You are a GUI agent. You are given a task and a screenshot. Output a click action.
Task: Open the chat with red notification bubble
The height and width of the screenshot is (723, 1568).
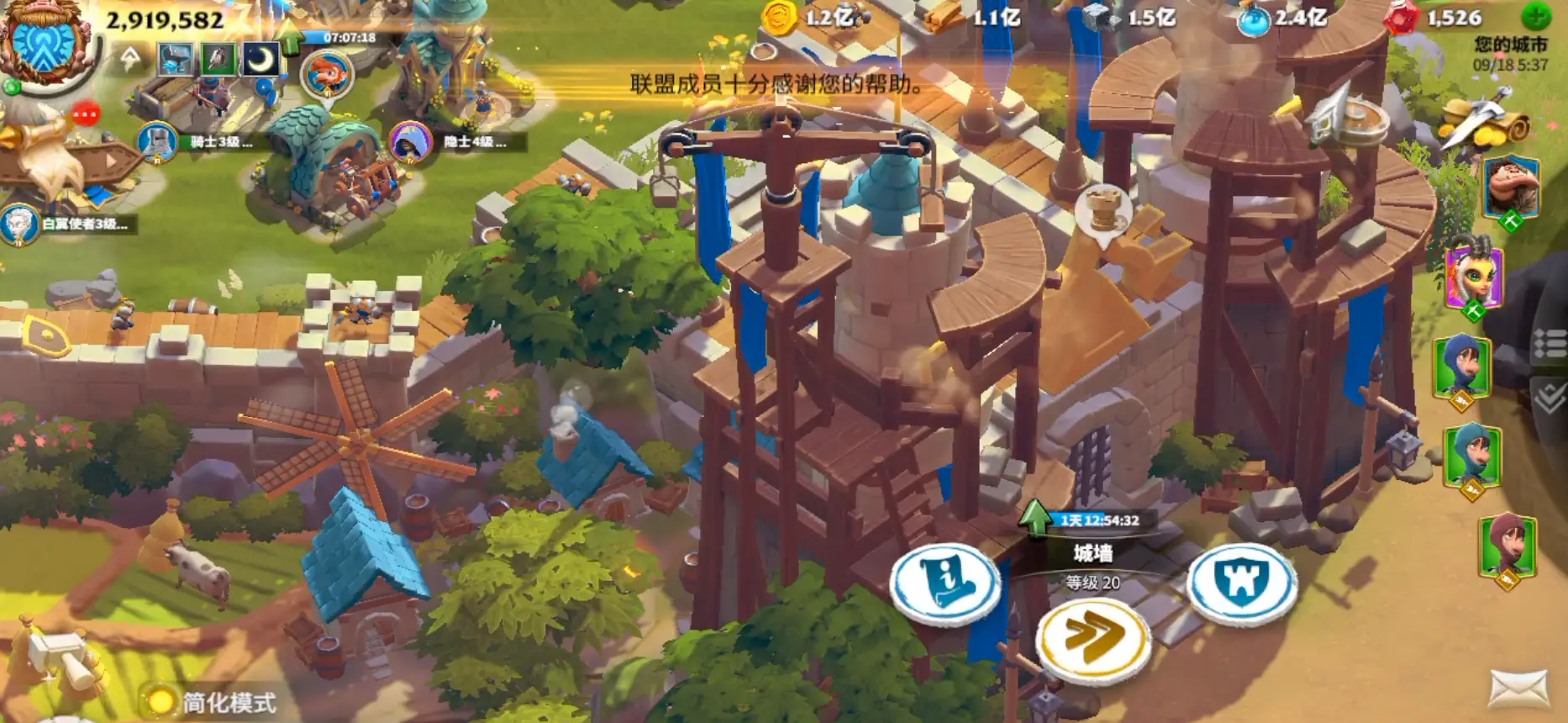tap(86, 113)
